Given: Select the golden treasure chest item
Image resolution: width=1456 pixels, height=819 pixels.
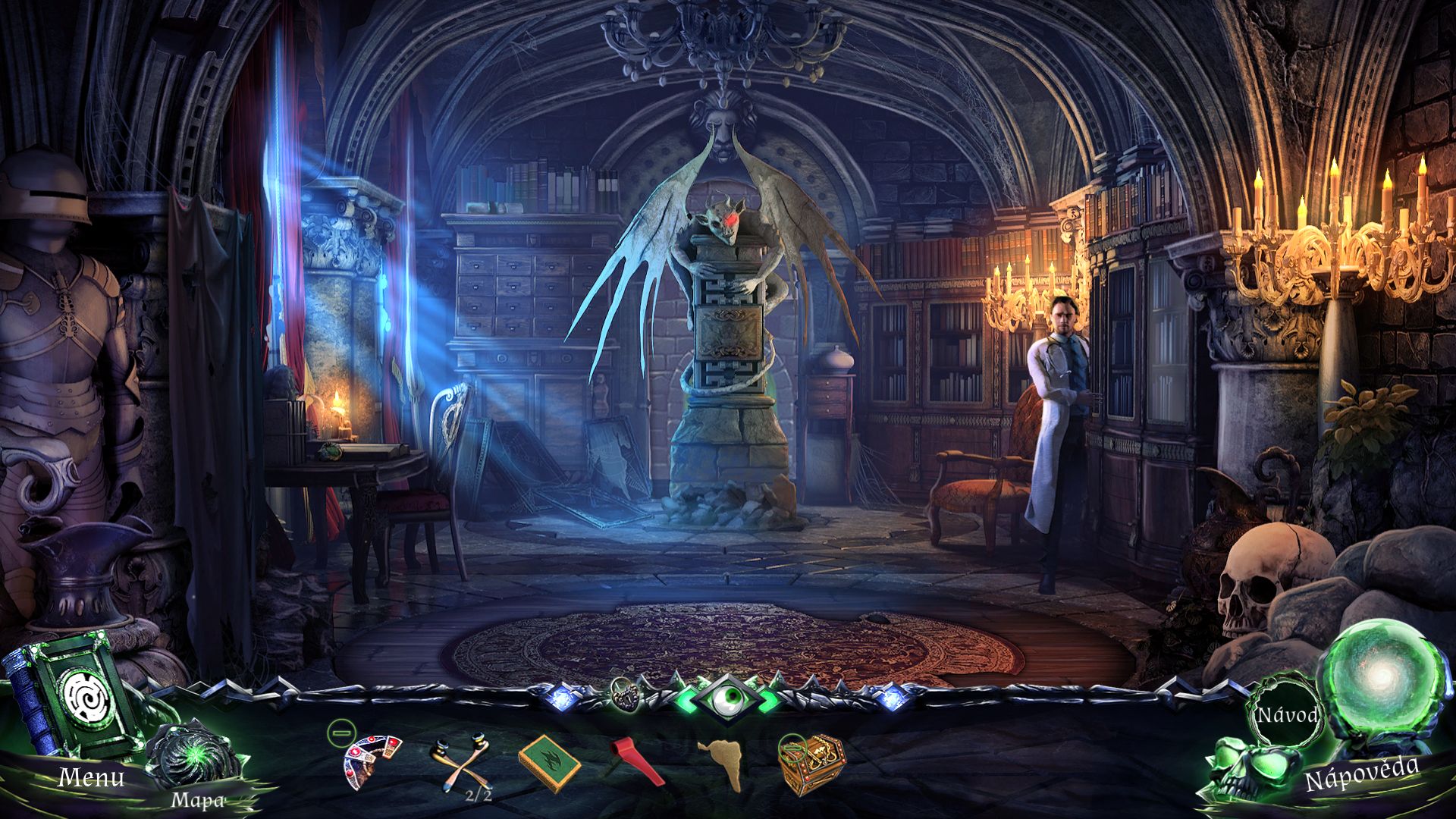Looking at the screenshot, I should tap(811, 763).
